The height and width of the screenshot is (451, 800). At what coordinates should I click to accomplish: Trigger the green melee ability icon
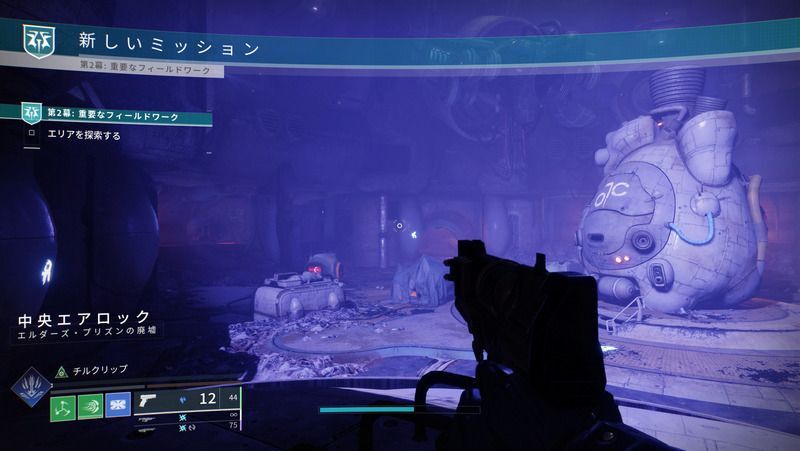92,407
